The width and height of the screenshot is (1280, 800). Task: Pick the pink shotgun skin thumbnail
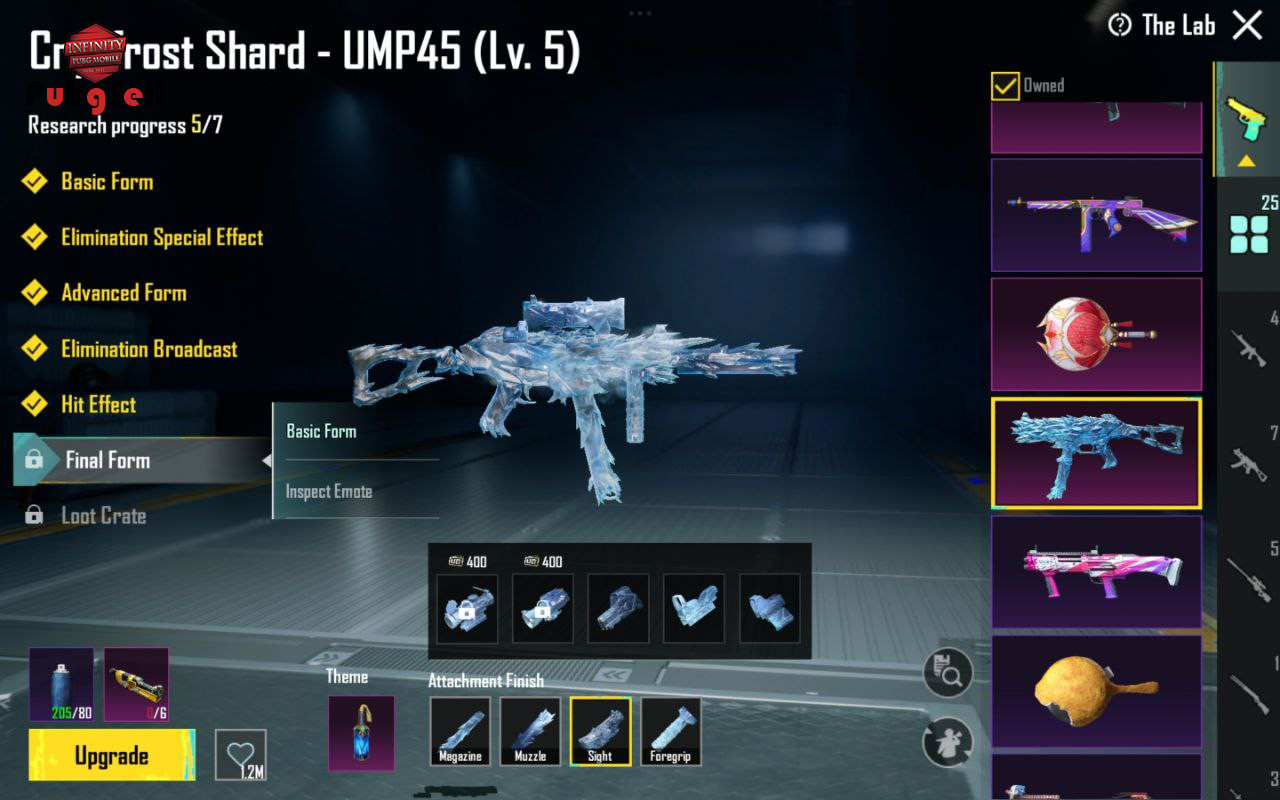(x=1096, y=572)
